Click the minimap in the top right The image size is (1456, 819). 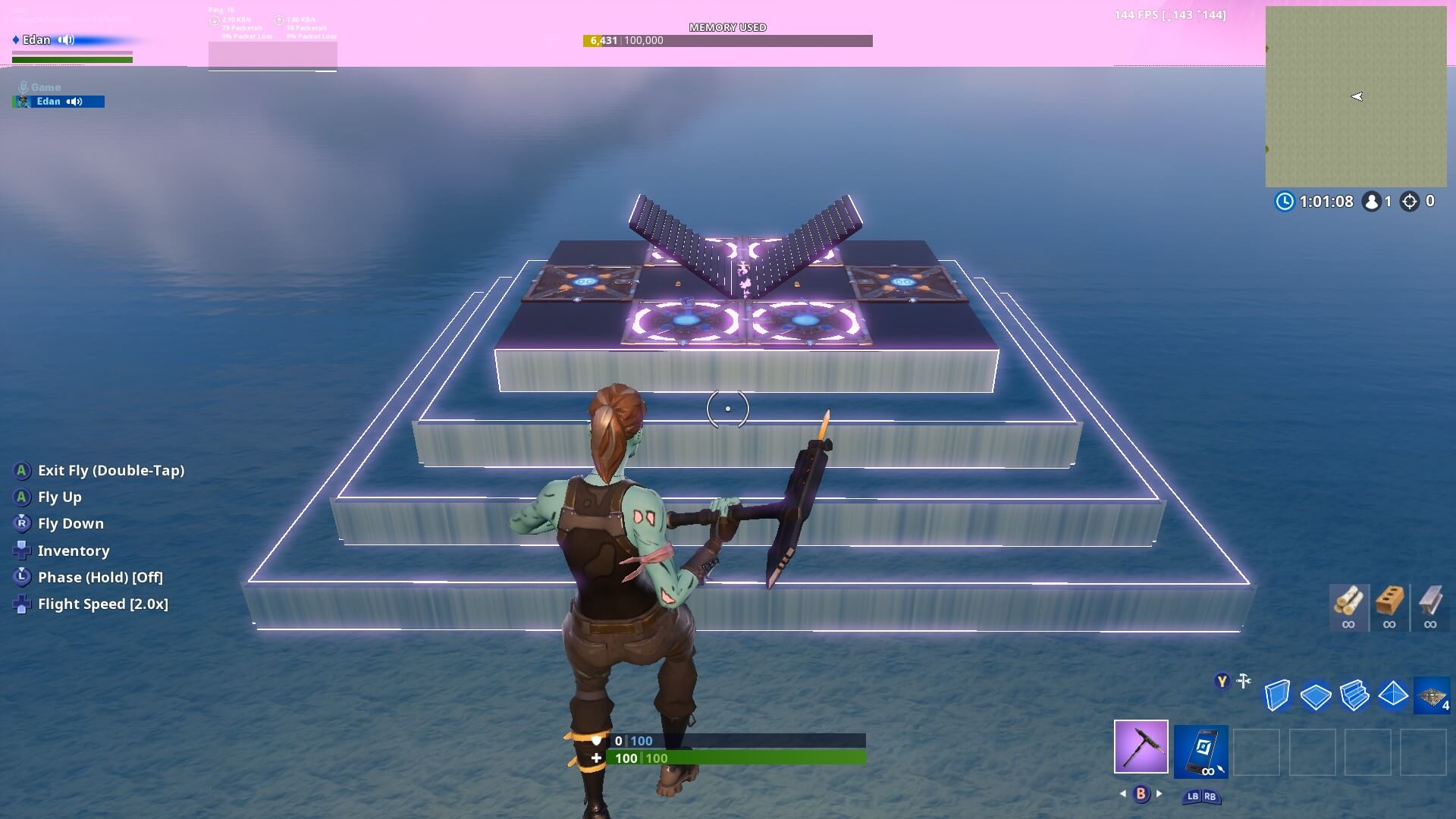(x=1357, y=95)
